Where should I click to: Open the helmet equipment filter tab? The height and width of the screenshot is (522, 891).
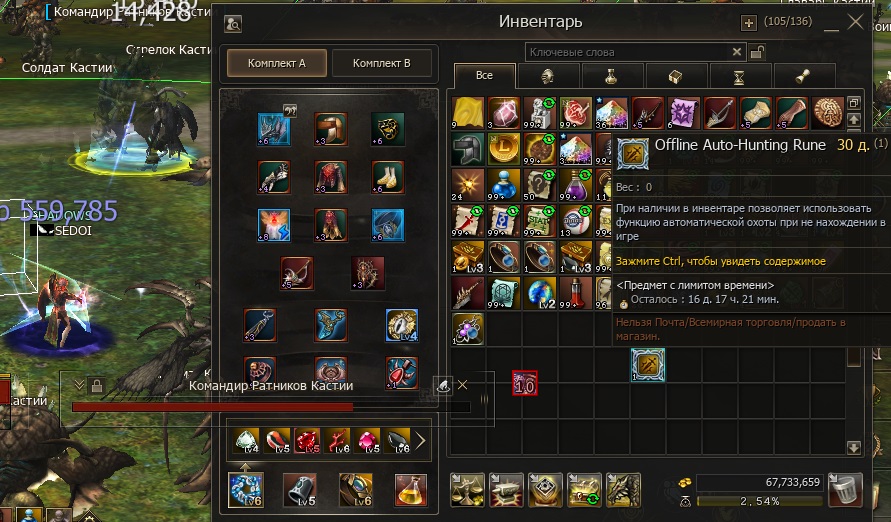[548, 76]
